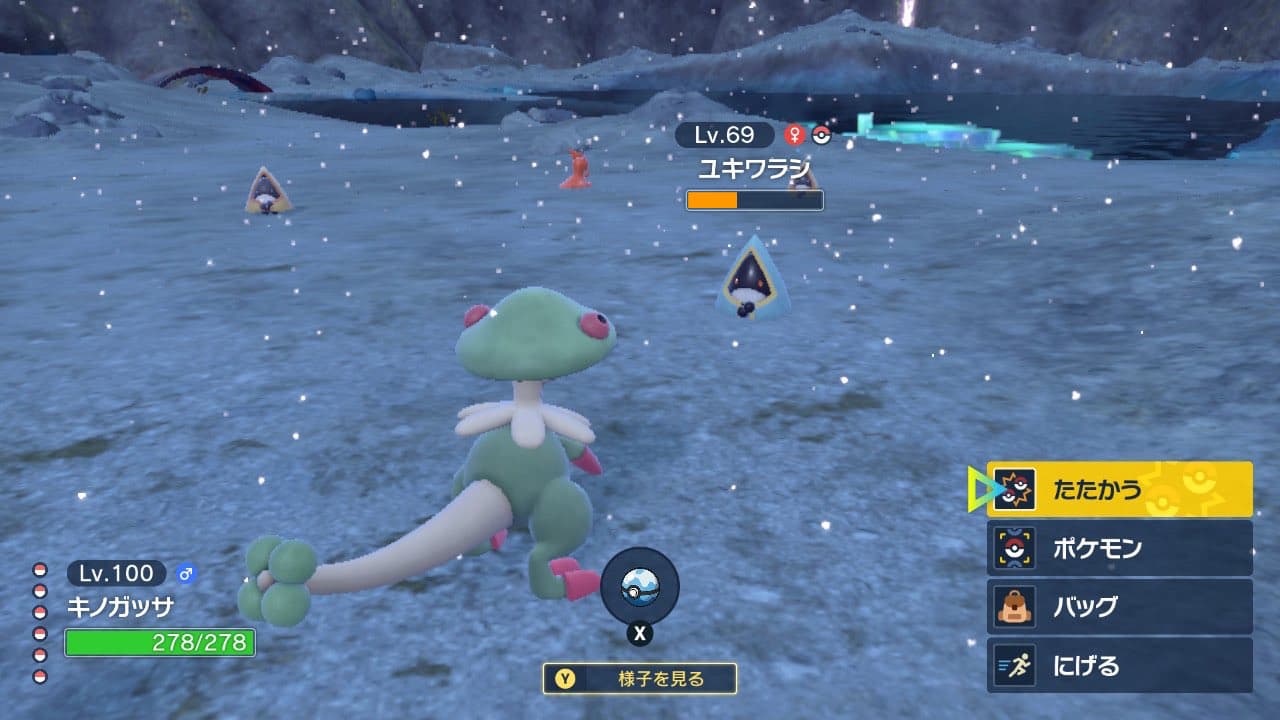Open the ポケモン party menu
1280x720 pixels.
pos(1119,548)
